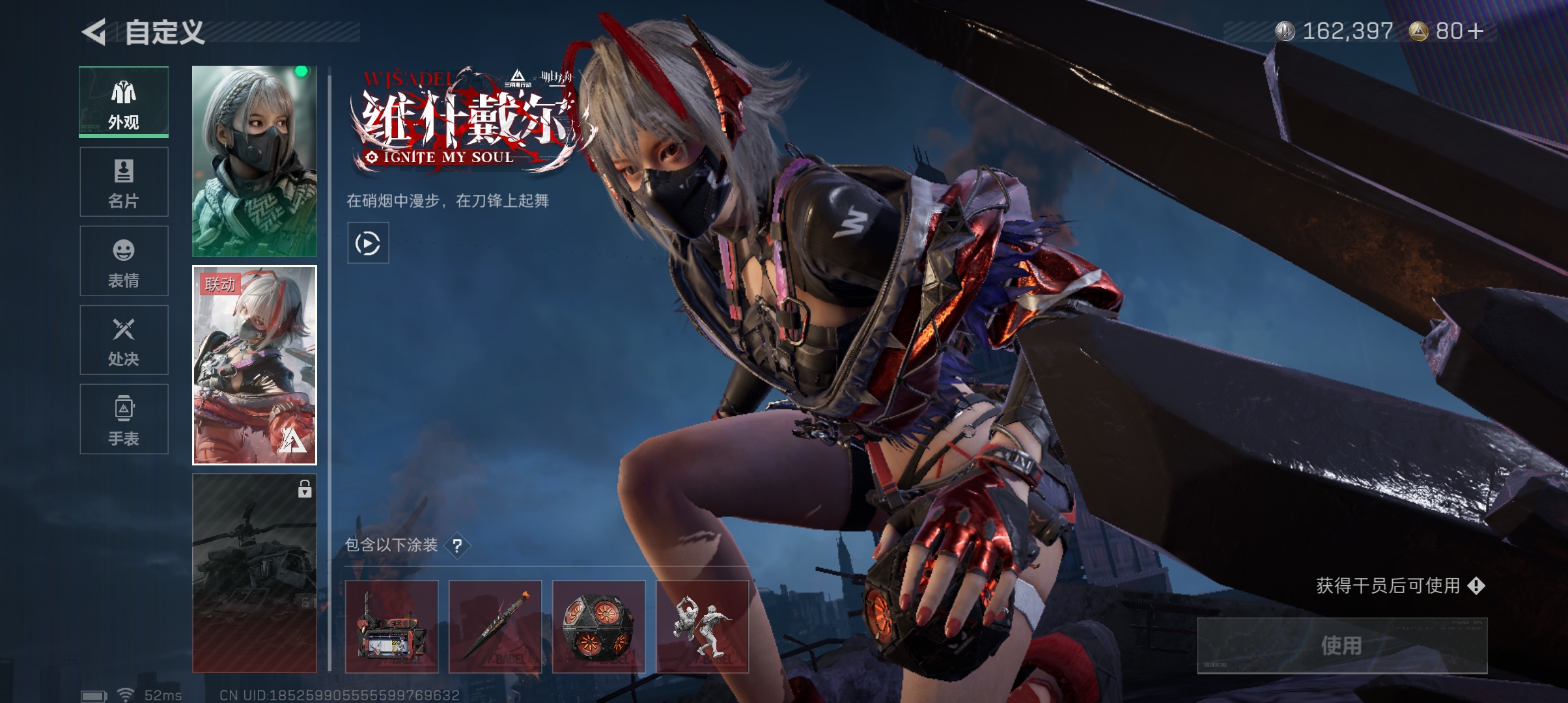Go back using the arrow beside 自定义
The height and width of the screenshot is (703, 1568).
pos(94,32)
